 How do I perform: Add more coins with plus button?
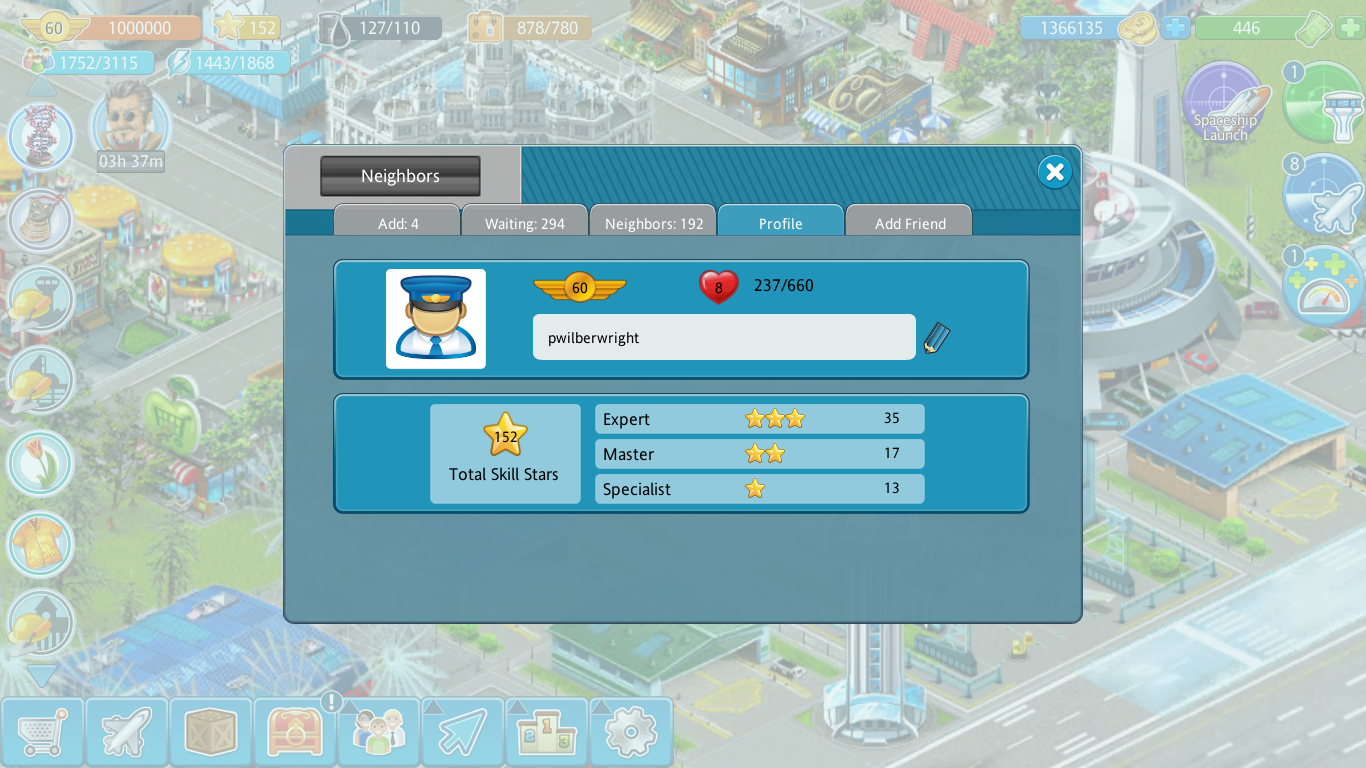[x=1176, y=28]
